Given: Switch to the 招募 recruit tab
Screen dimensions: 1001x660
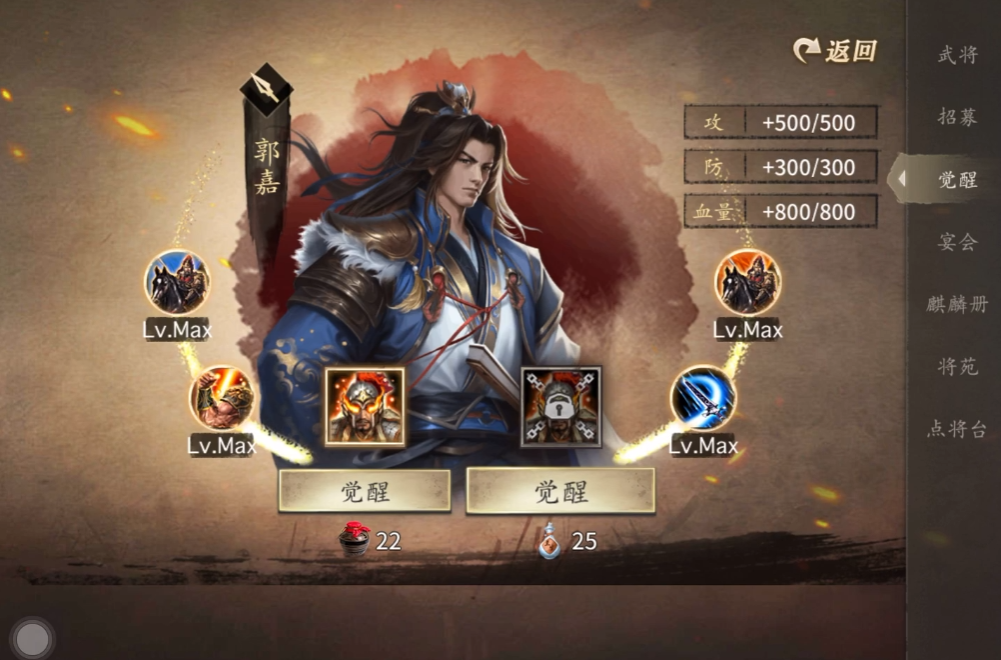Looking at the screenshot, I should coord(957,117).
